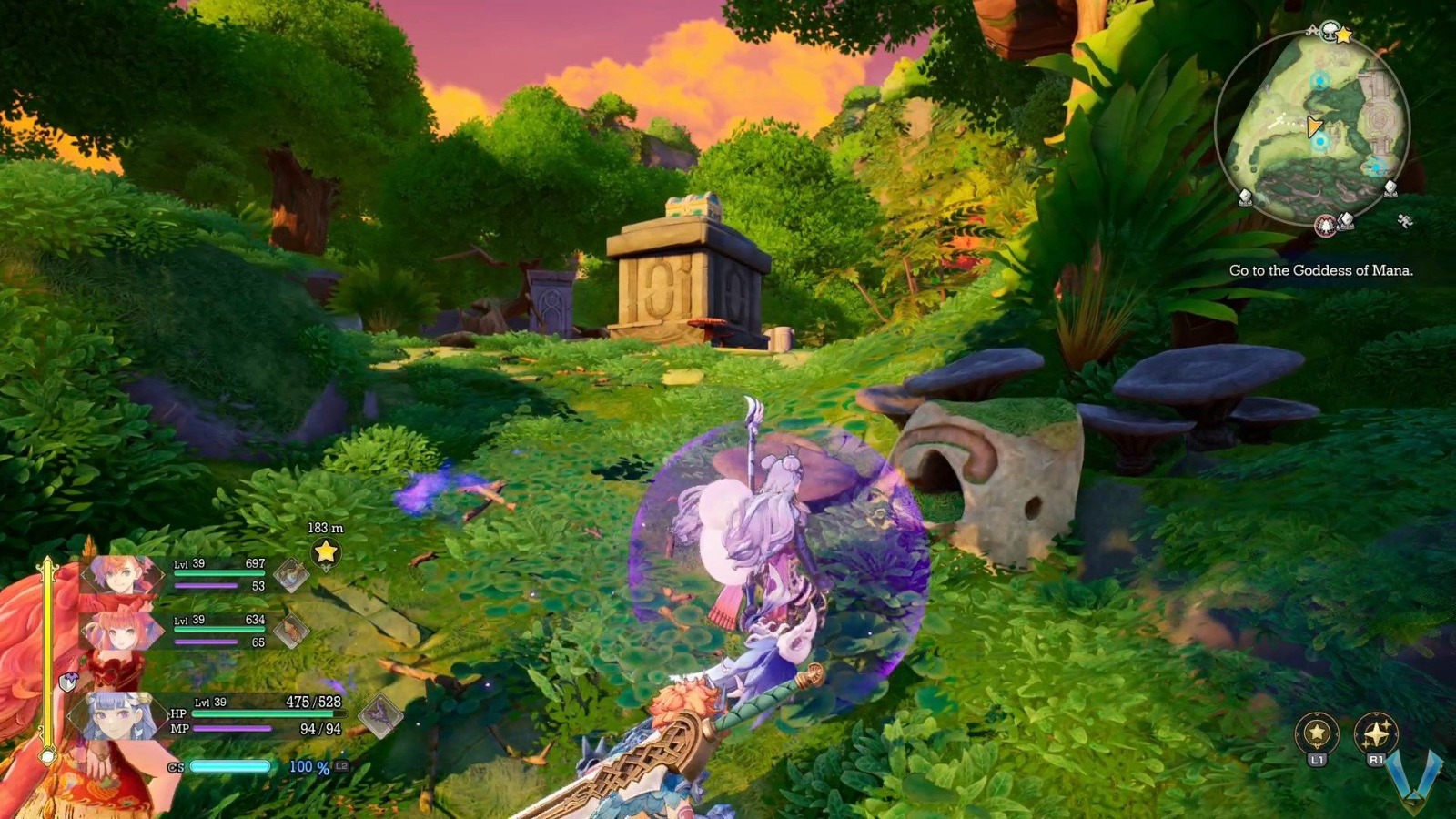Toggle the L2 Class Strike prompt
The width and height of the screenshot is (1456, 819).
[x=341, y=767]
